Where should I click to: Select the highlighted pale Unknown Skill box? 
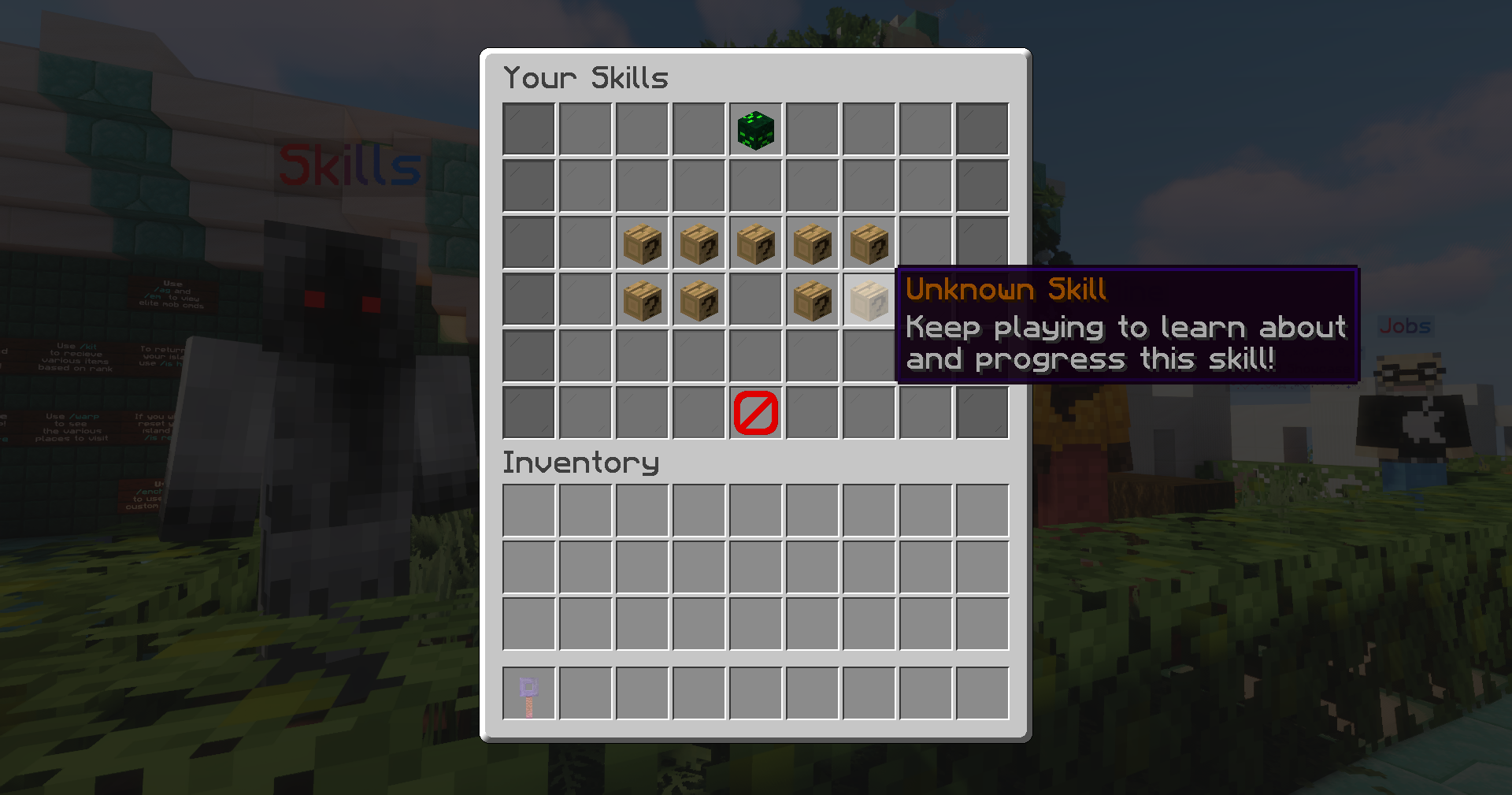pos(869,300)
